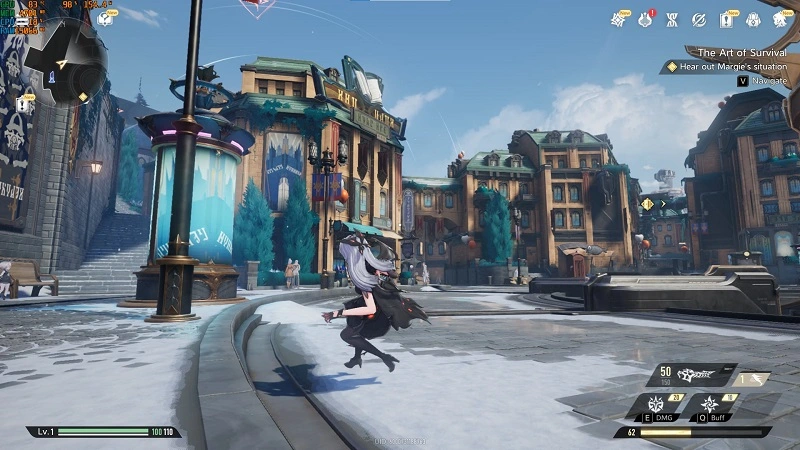
Task: Open the hourglass-shaped icon in top bar
Action: [672, 19]
